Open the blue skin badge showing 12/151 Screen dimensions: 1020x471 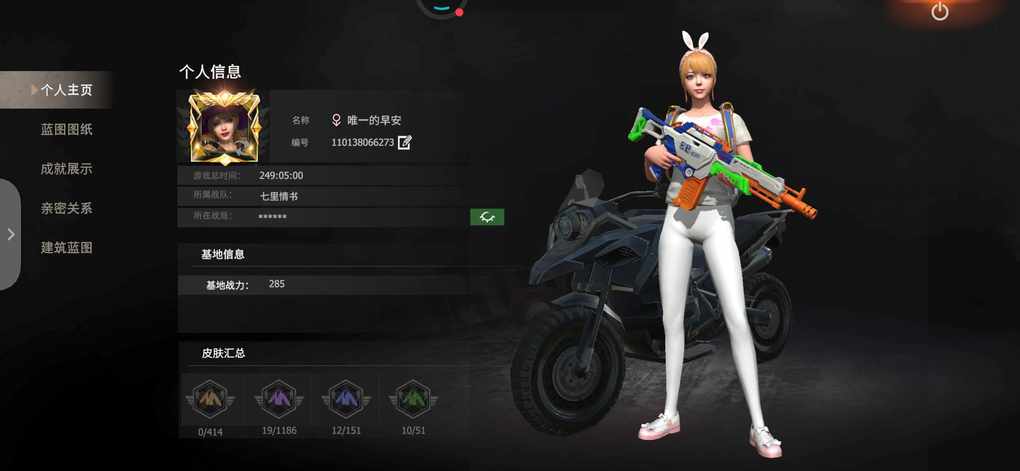point(345,400)
